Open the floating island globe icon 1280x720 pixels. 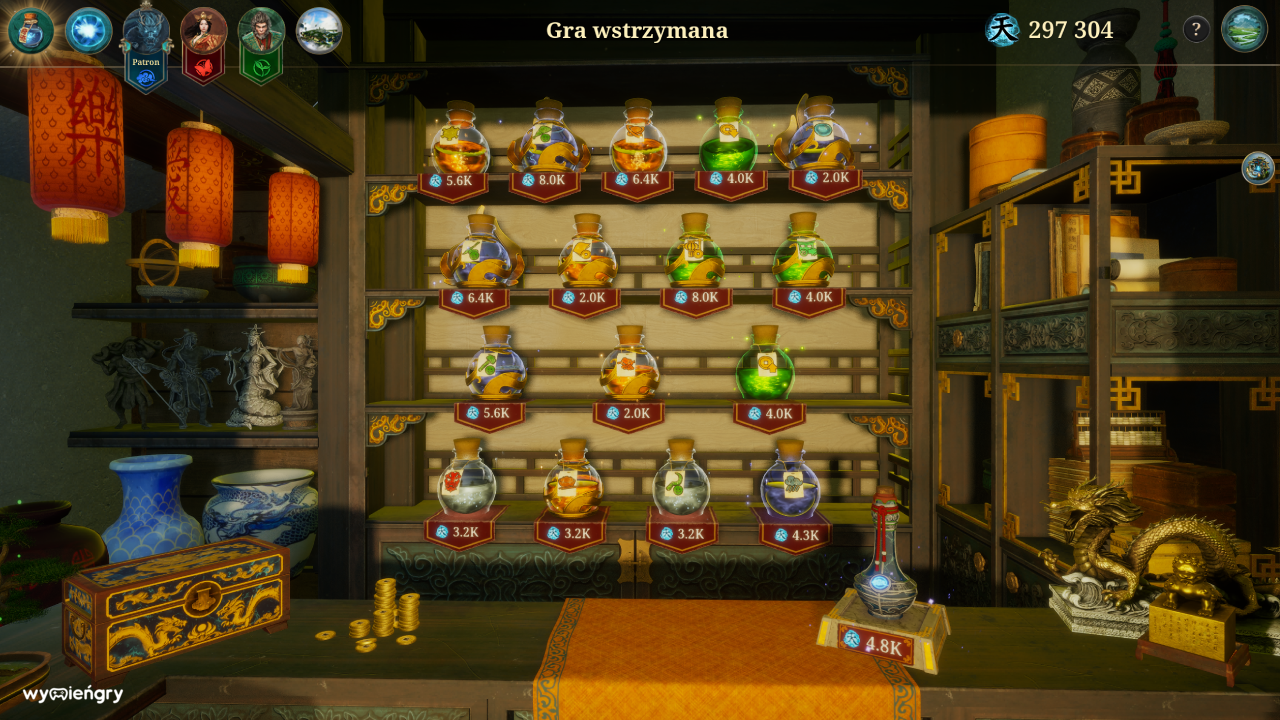coord(319,31)
